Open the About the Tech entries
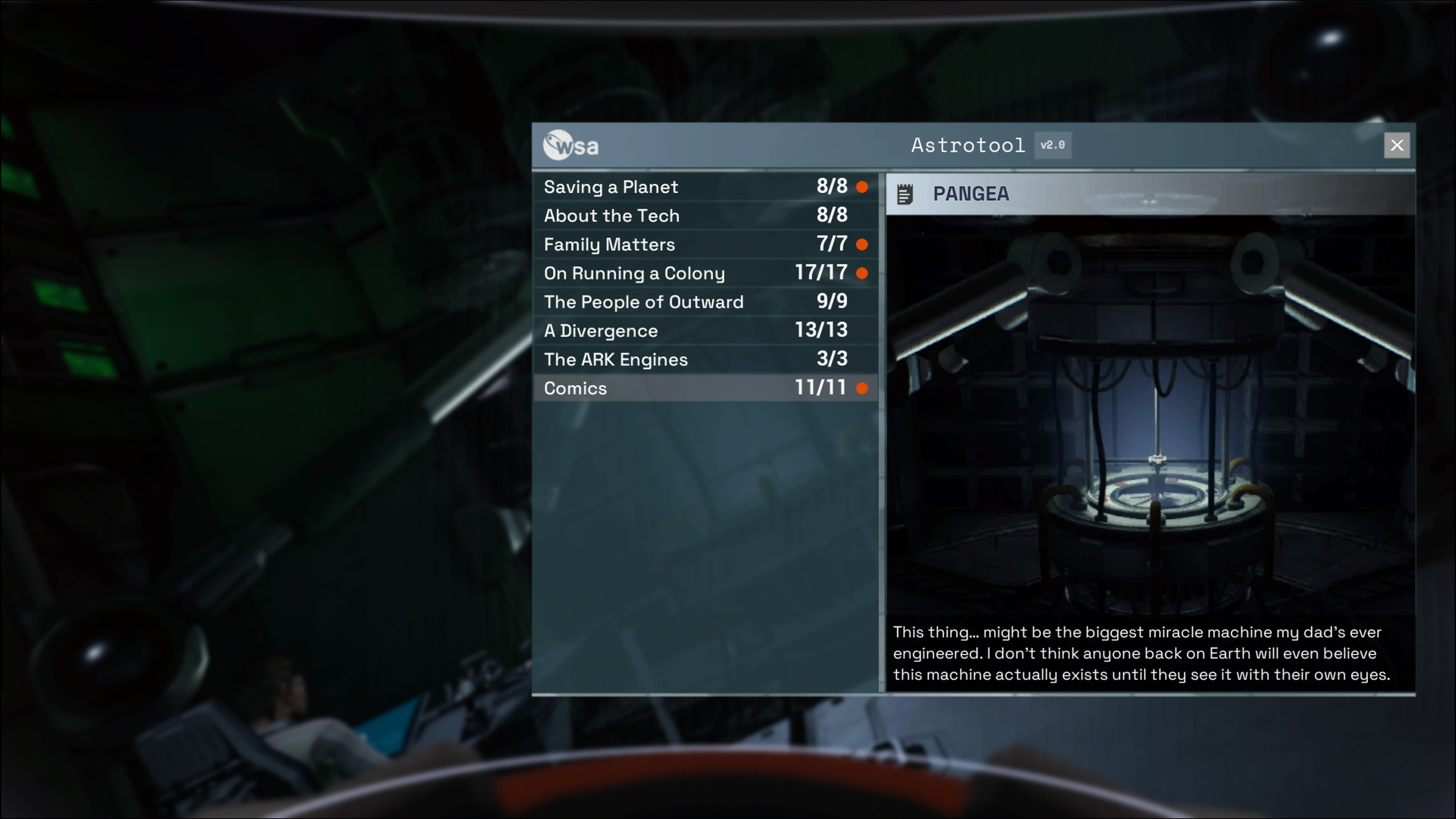 click(x=705, y=216)
